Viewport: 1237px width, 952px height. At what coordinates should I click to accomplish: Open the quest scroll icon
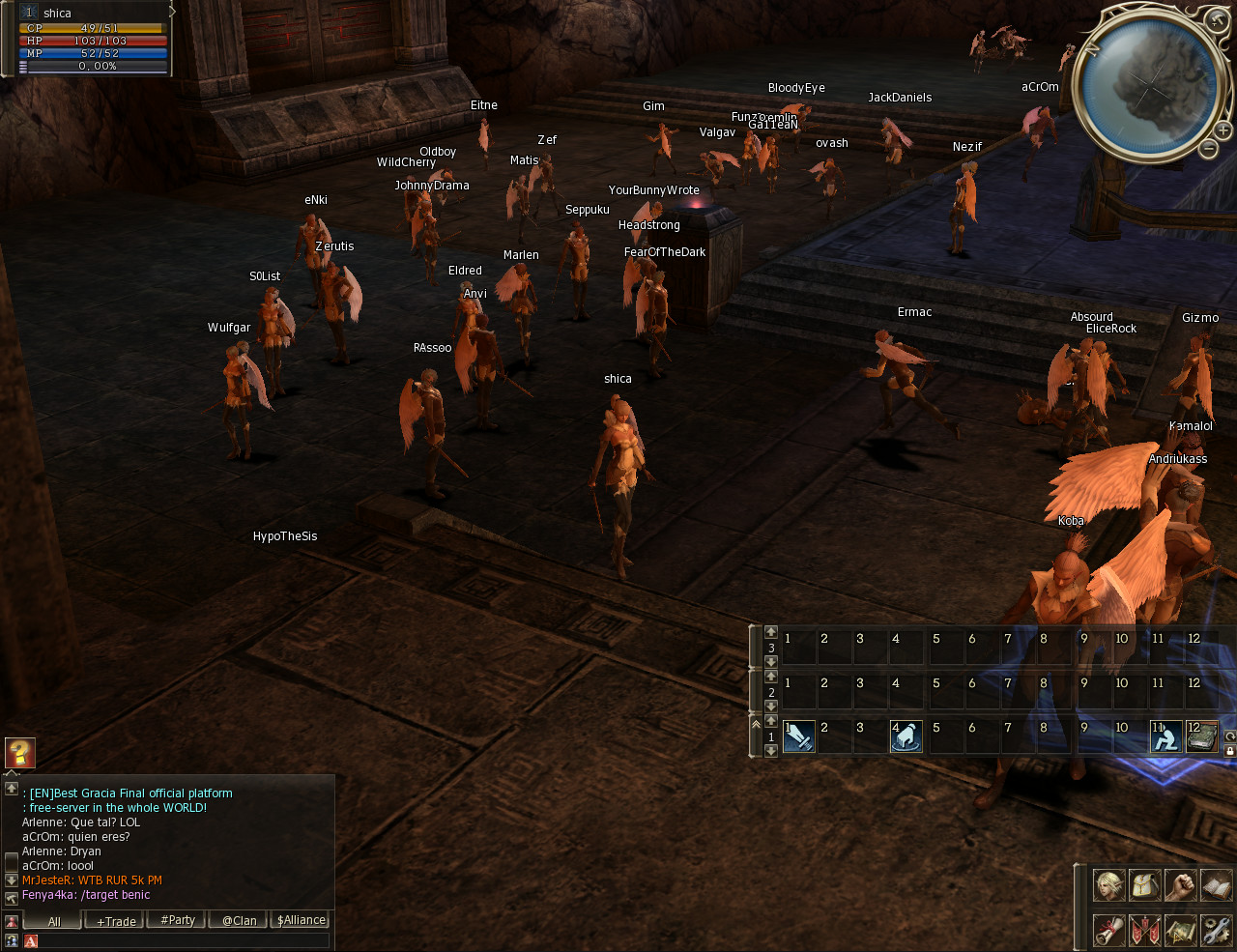coord(1108,930)
